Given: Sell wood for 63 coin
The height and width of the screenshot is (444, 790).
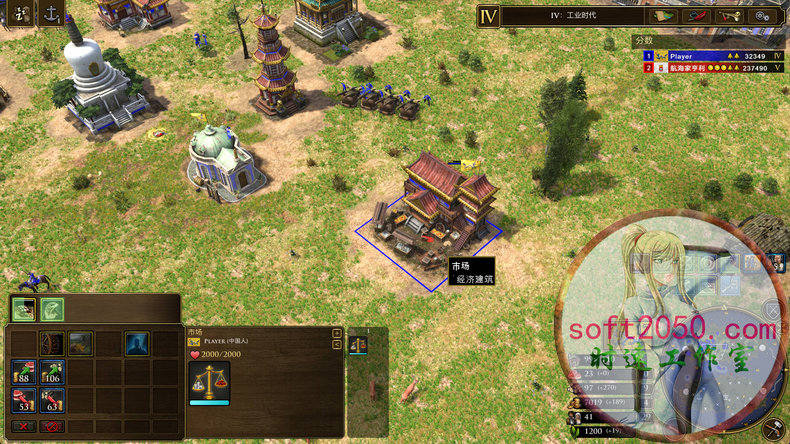Looking at the screenshot, I should point(52,400).
